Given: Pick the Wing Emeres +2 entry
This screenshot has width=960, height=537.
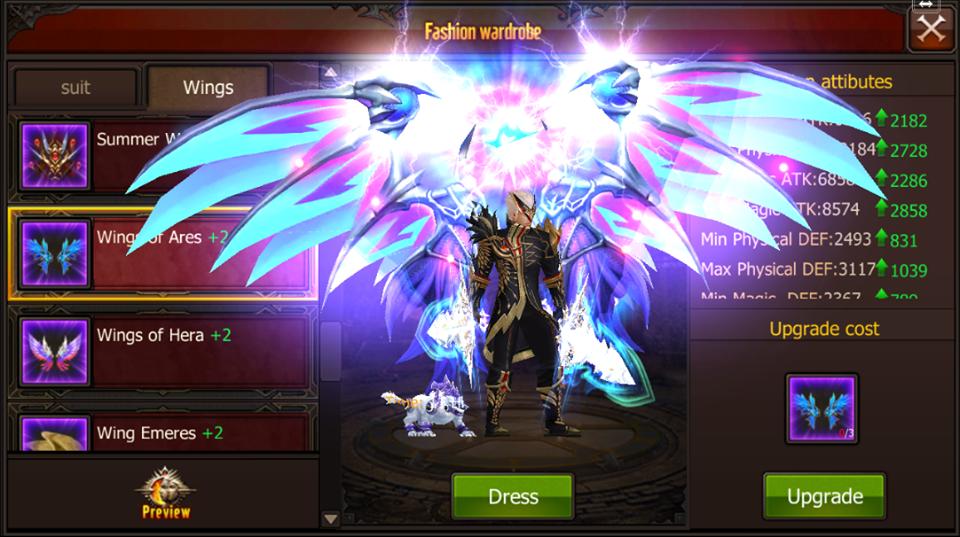Looking at the screenshot, I should click(x=160, y=434).
